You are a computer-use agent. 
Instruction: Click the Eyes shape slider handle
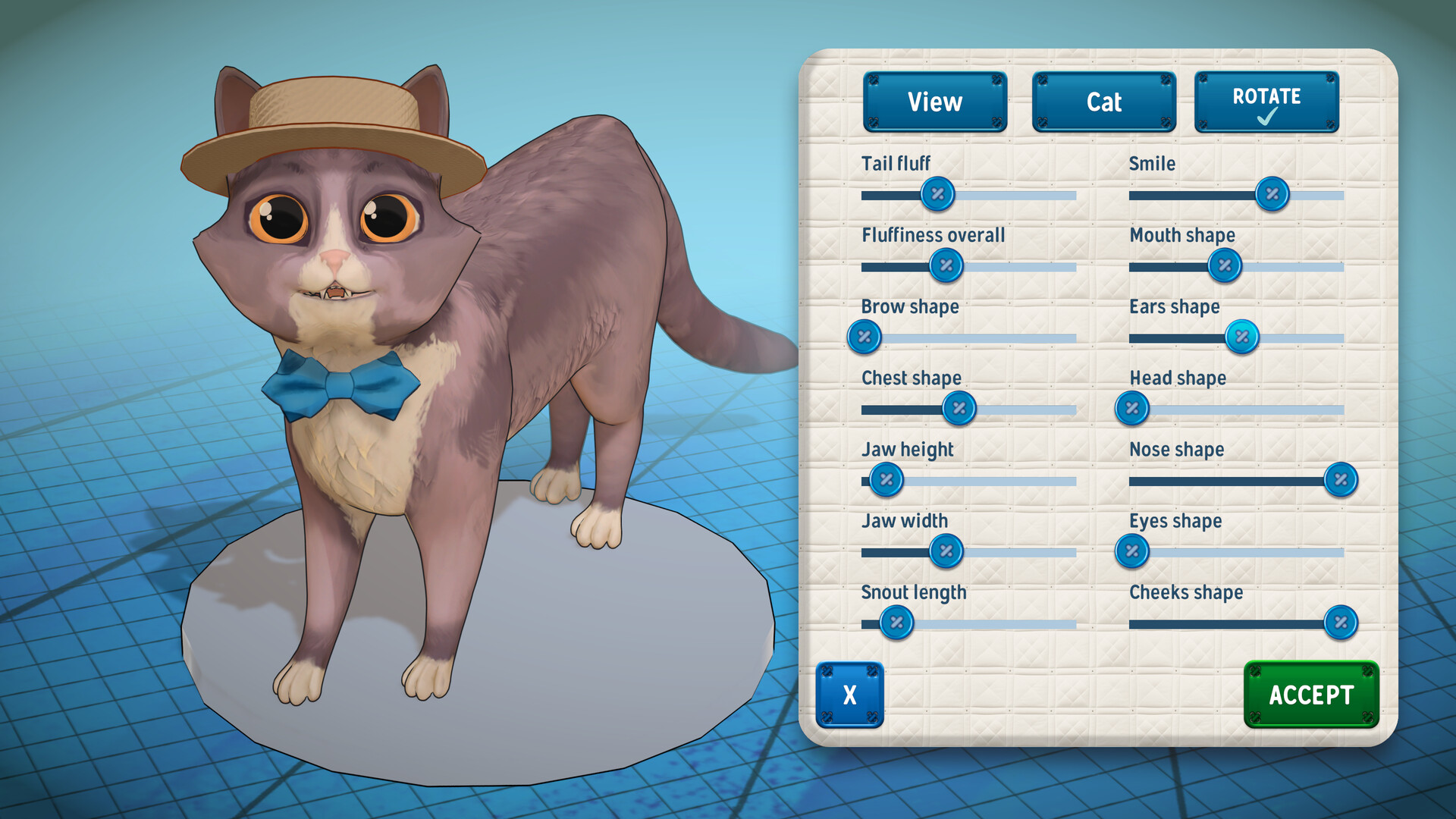(x=1131, y=551)
